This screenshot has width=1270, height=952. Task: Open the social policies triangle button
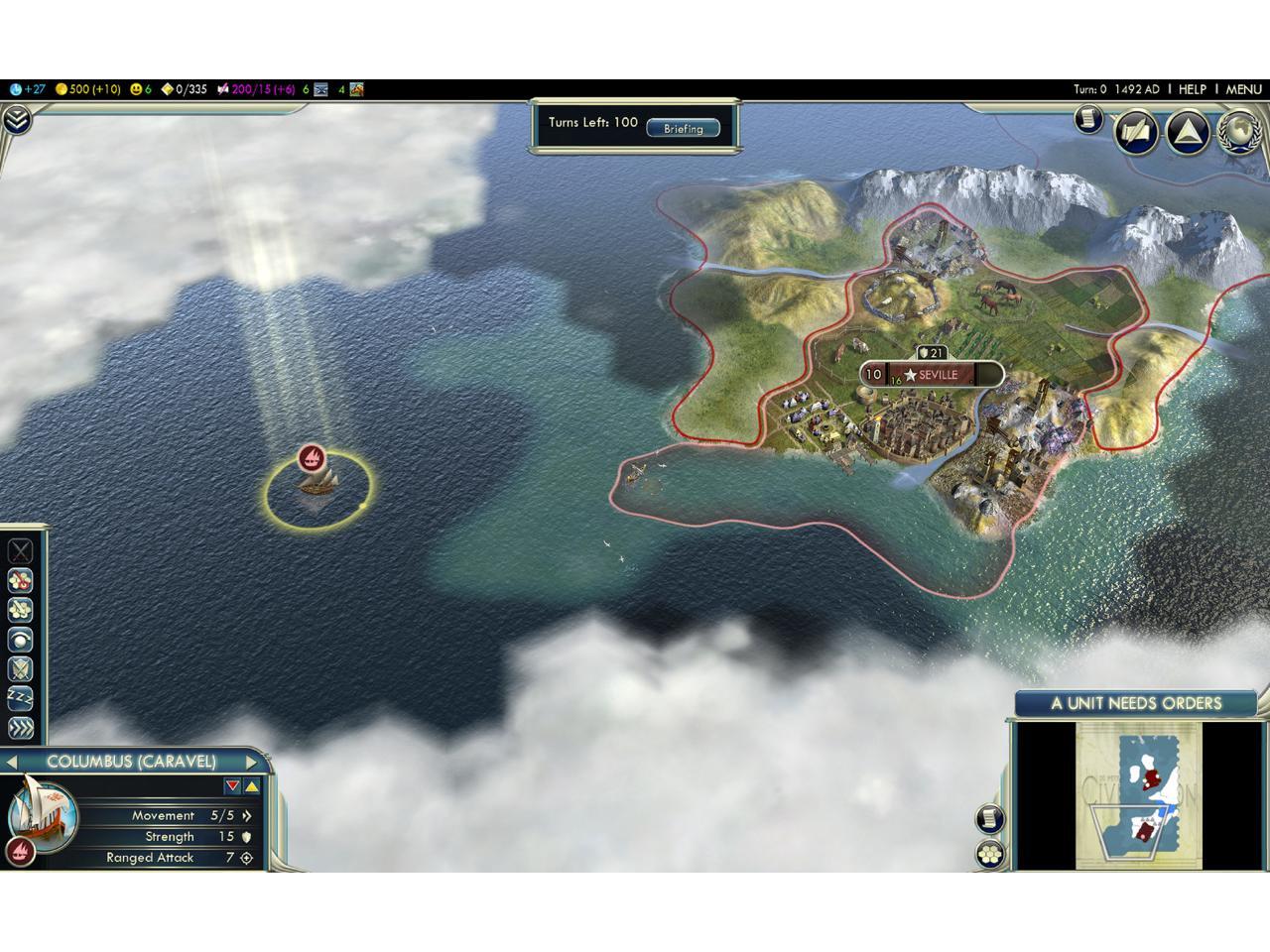point(1187,132)
